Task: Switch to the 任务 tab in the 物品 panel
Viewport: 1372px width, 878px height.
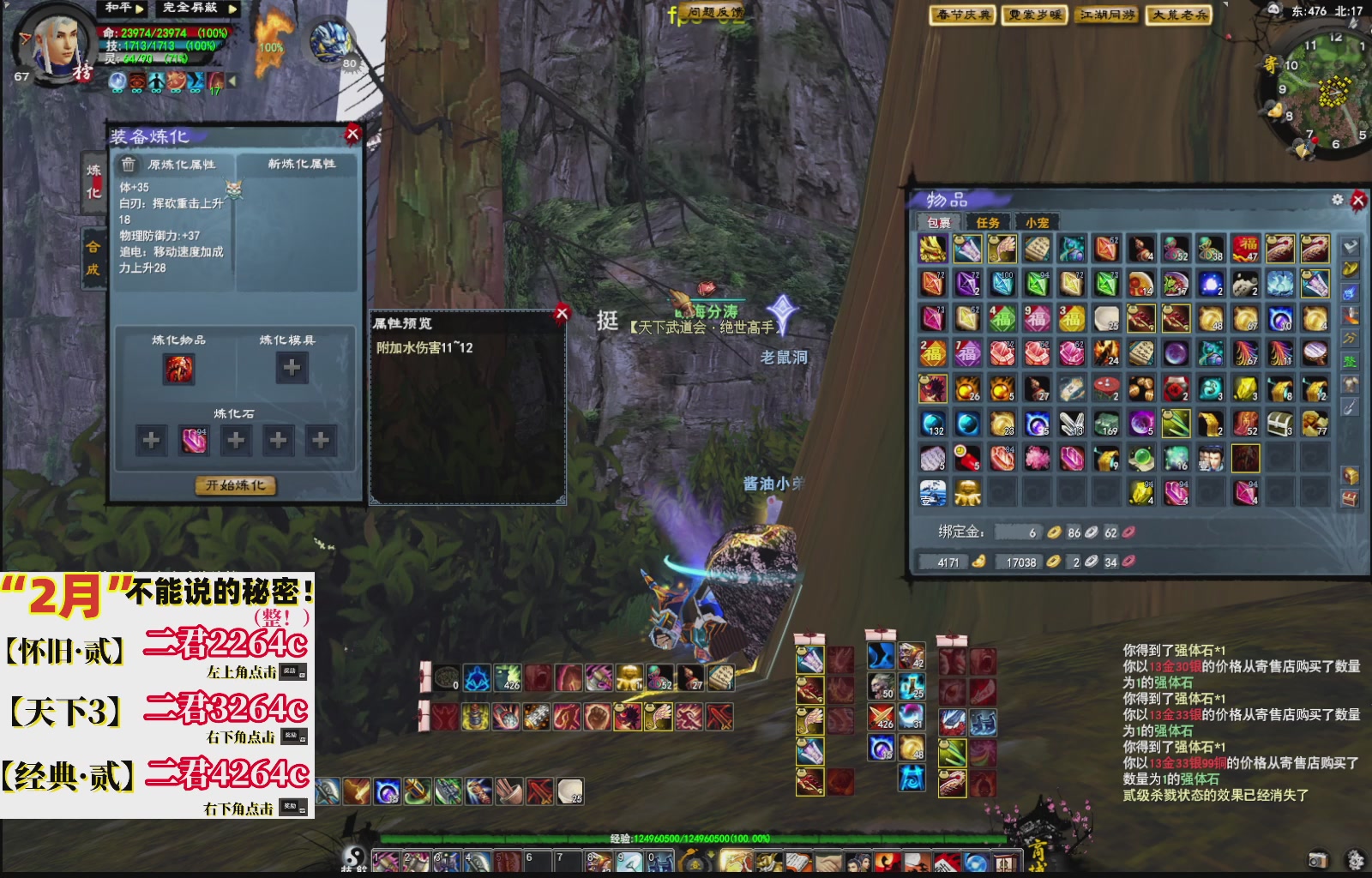Action: [x=989, y=222]
